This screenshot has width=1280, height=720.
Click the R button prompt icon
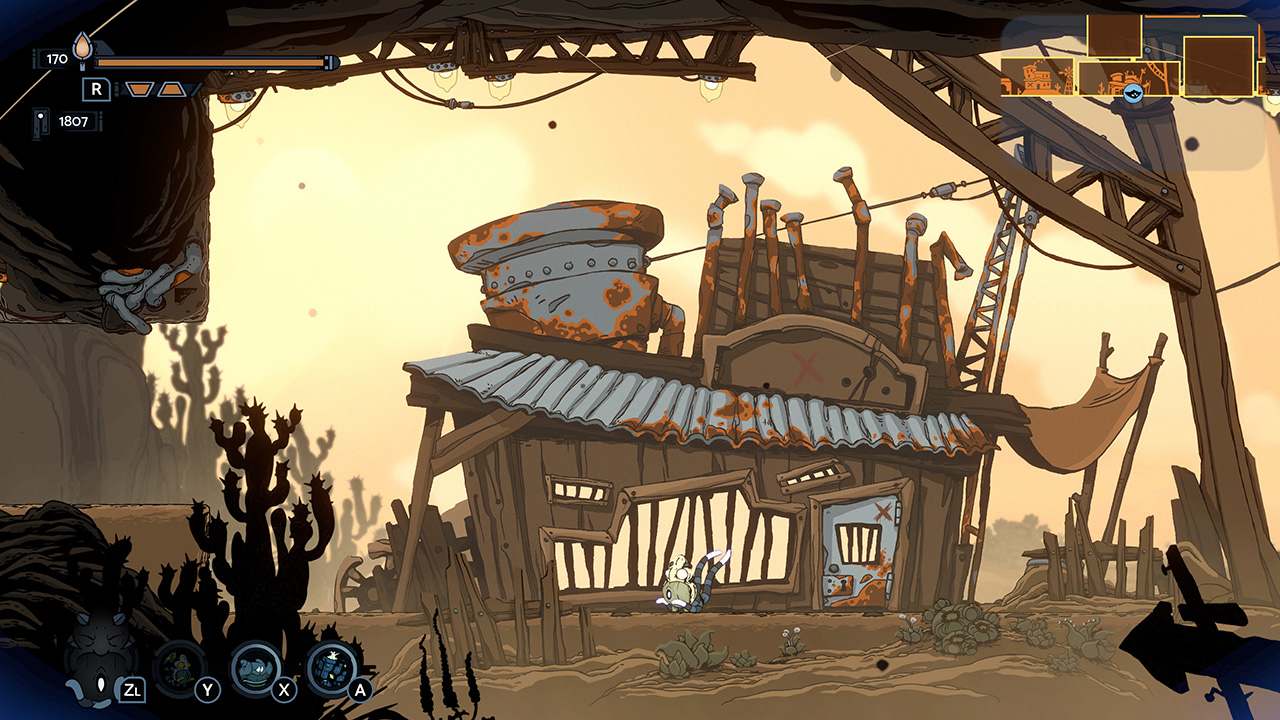[96, 88]
